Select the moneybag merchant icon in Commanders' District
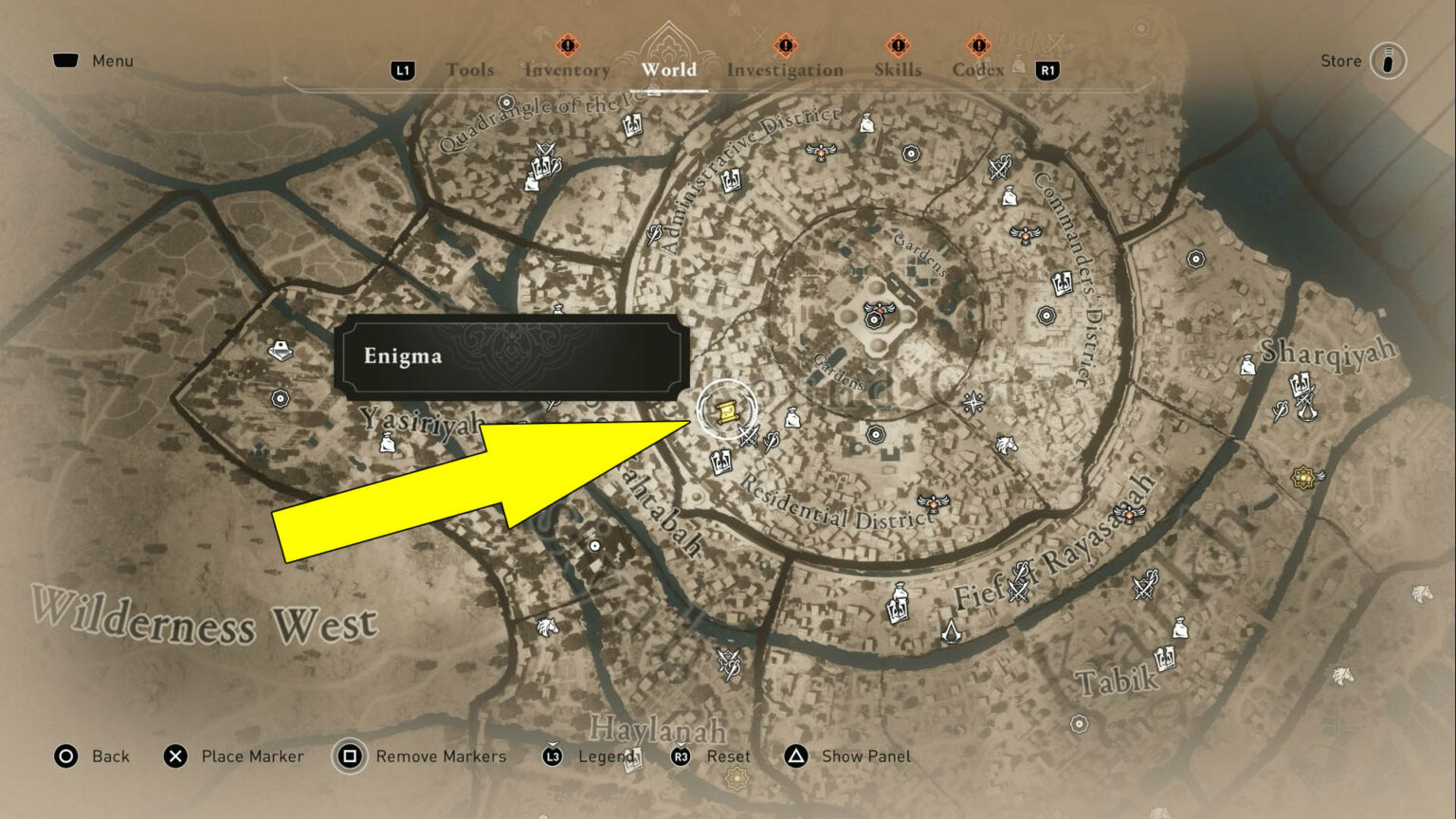The image size is (1456, 819). 1009,197
